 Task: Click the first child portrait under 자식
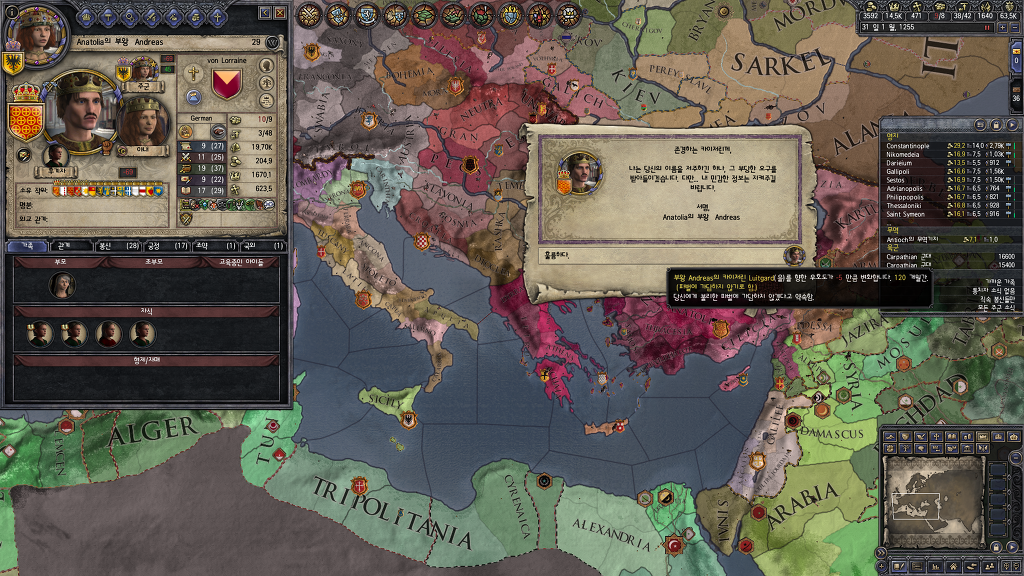[x=40, y=335]
